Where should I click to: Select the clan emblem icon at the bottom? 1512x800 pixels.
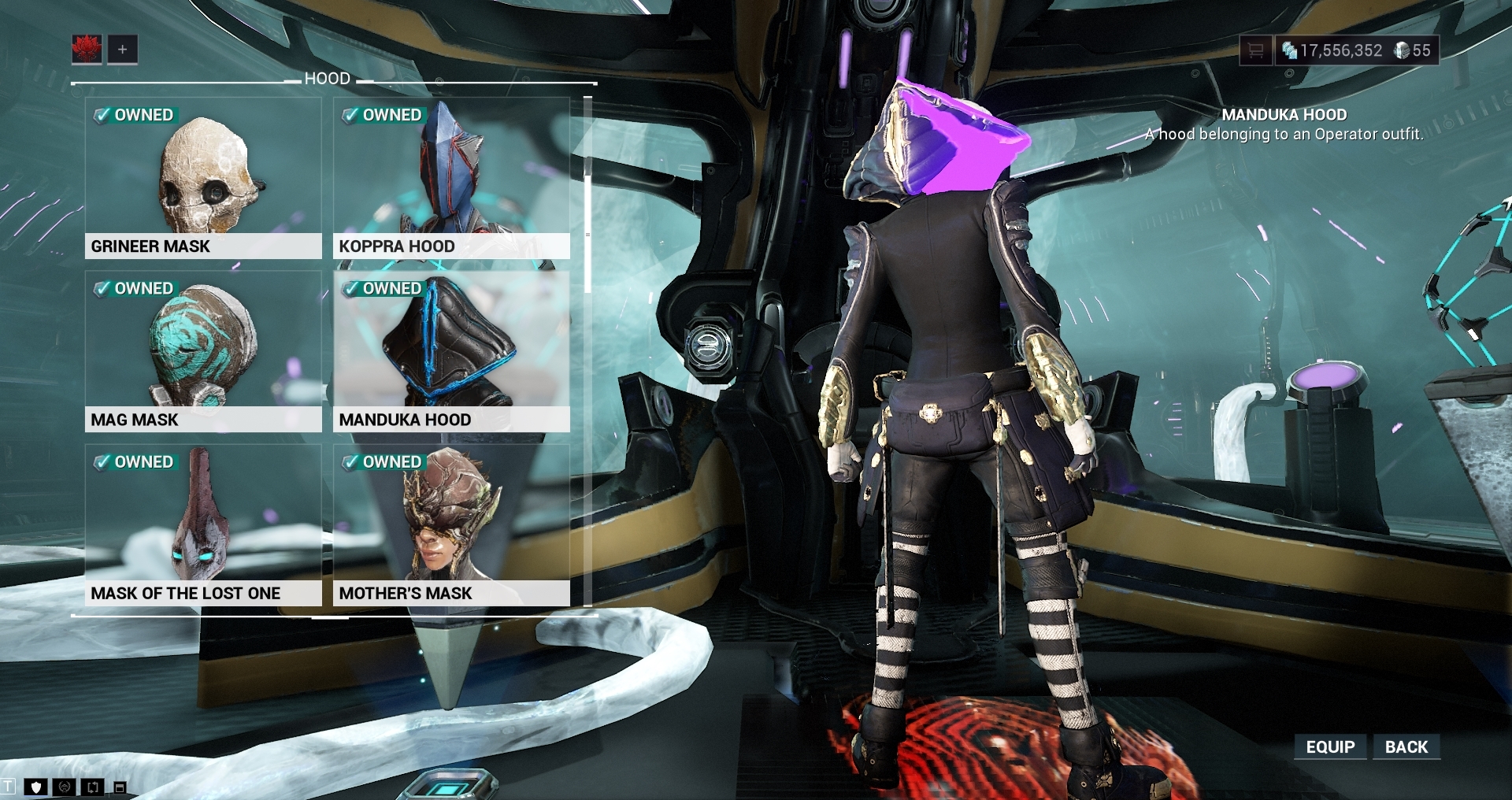pyautogui.click(x=64, y=787)
